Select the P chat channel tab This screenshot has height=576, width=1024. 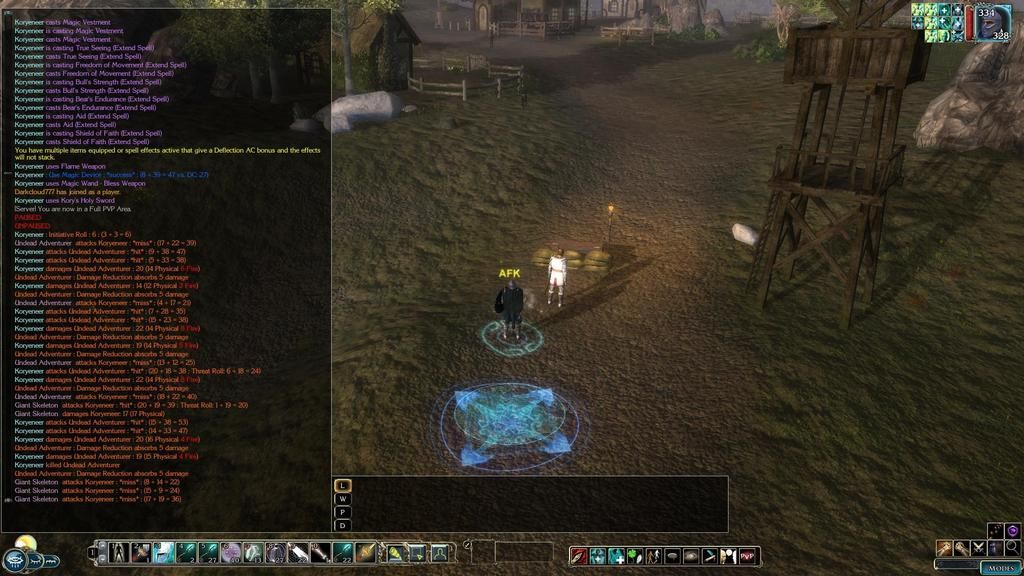pos(343,512)
